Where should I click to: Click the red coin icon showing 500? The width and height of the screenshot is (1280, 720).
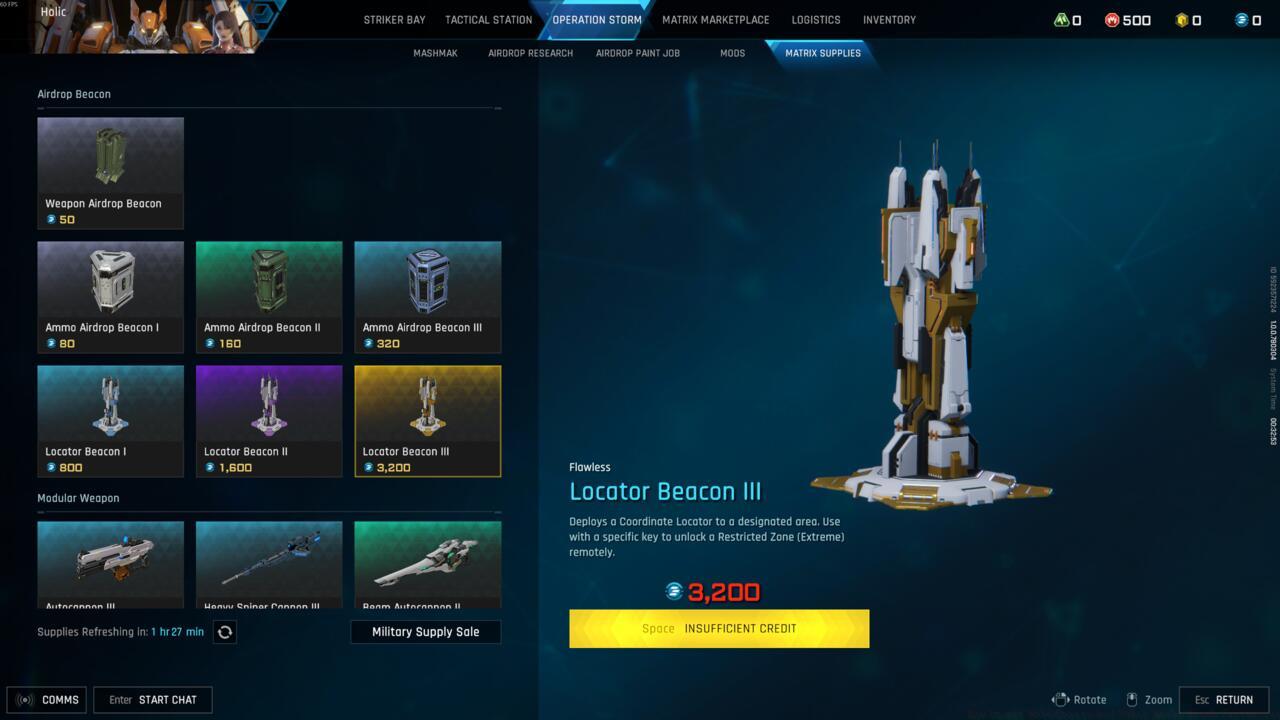pos(1113,19)
